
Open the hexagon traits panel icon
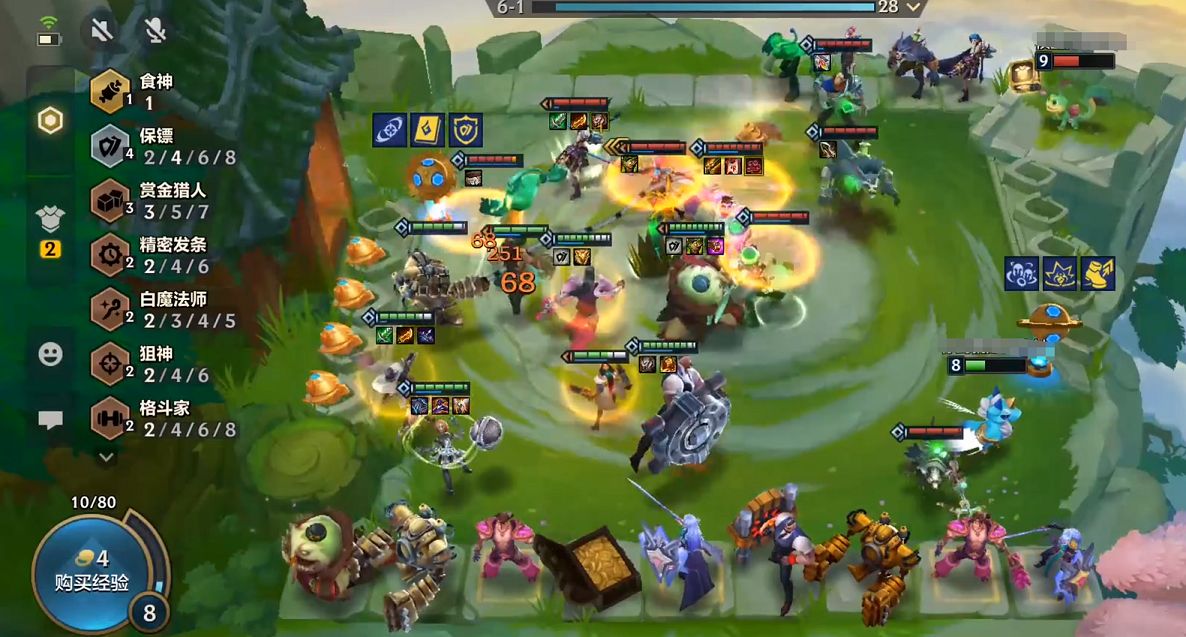50,121
